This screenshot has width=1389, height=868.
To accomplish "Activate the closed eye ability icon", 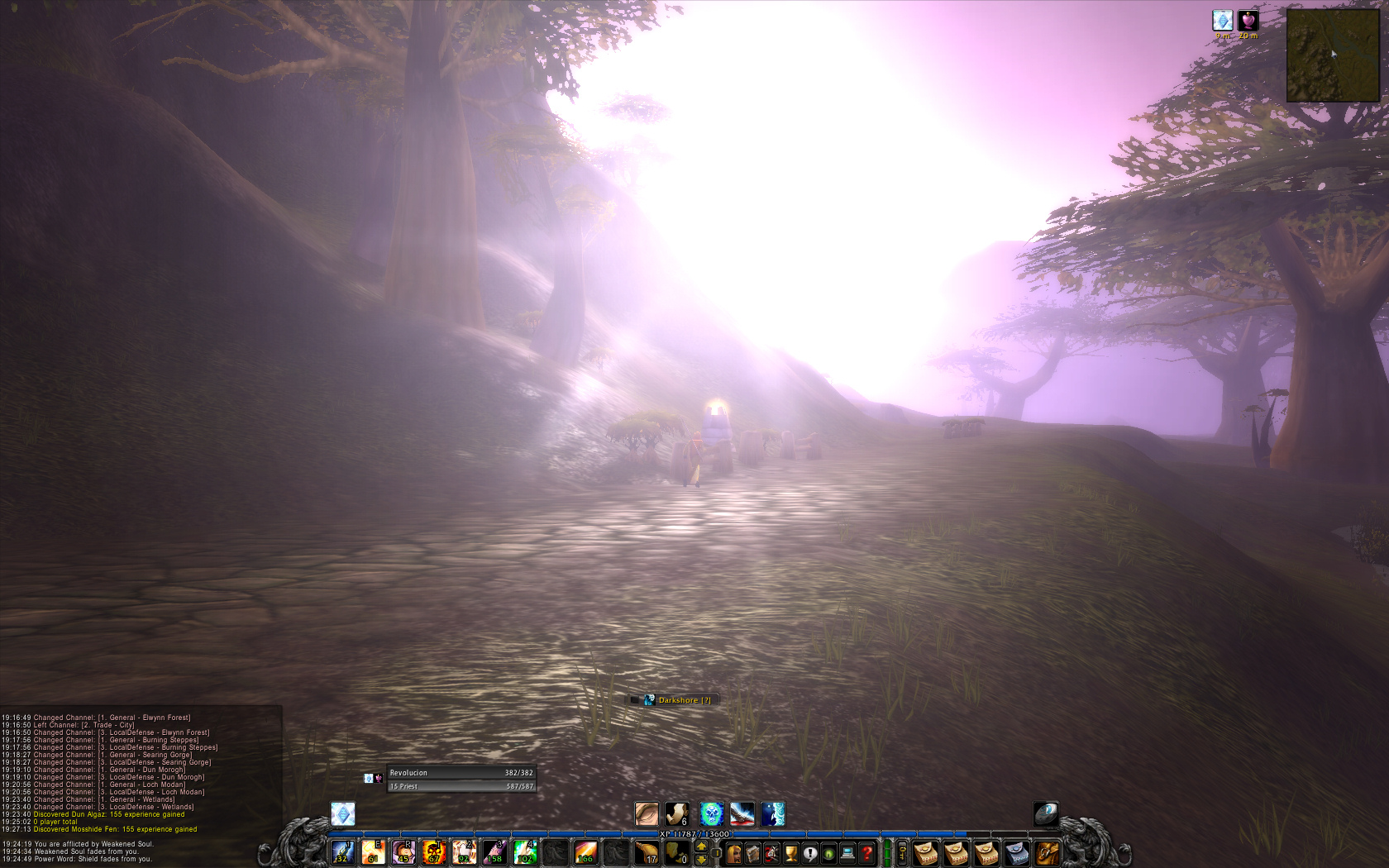I will 647,814.
